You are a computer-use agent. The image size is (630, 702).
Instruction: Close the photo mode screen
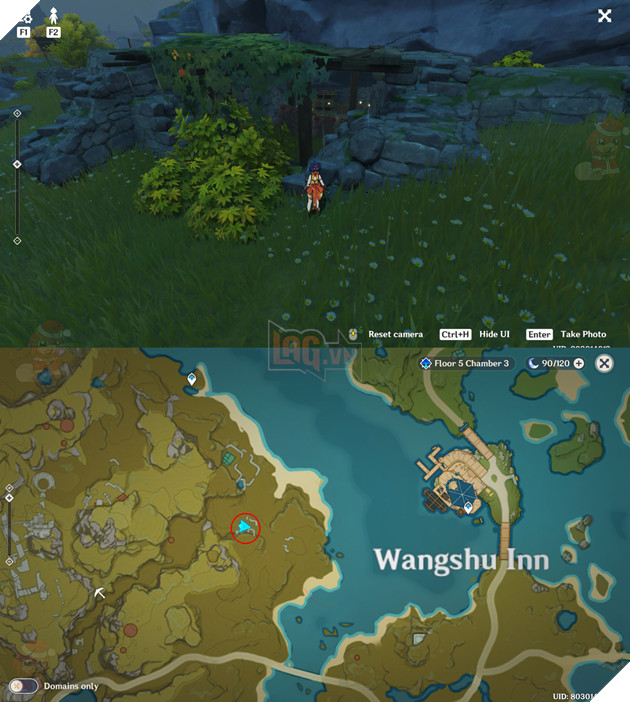point(604,16)
